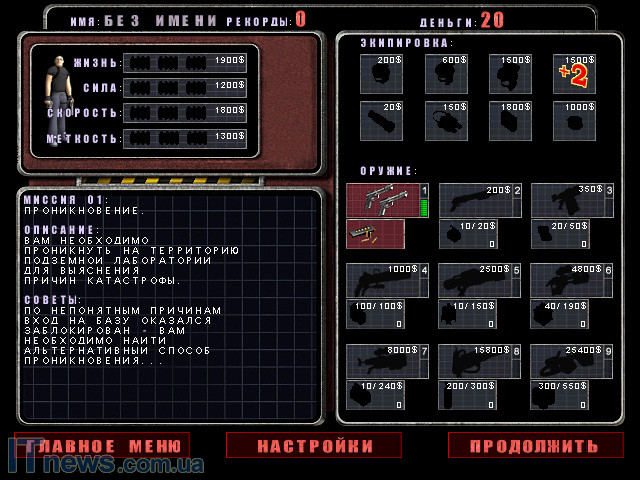Buy weapon slot 2 for 200$
This screenshot has height=480, width=640.
(x=480, y=200)
